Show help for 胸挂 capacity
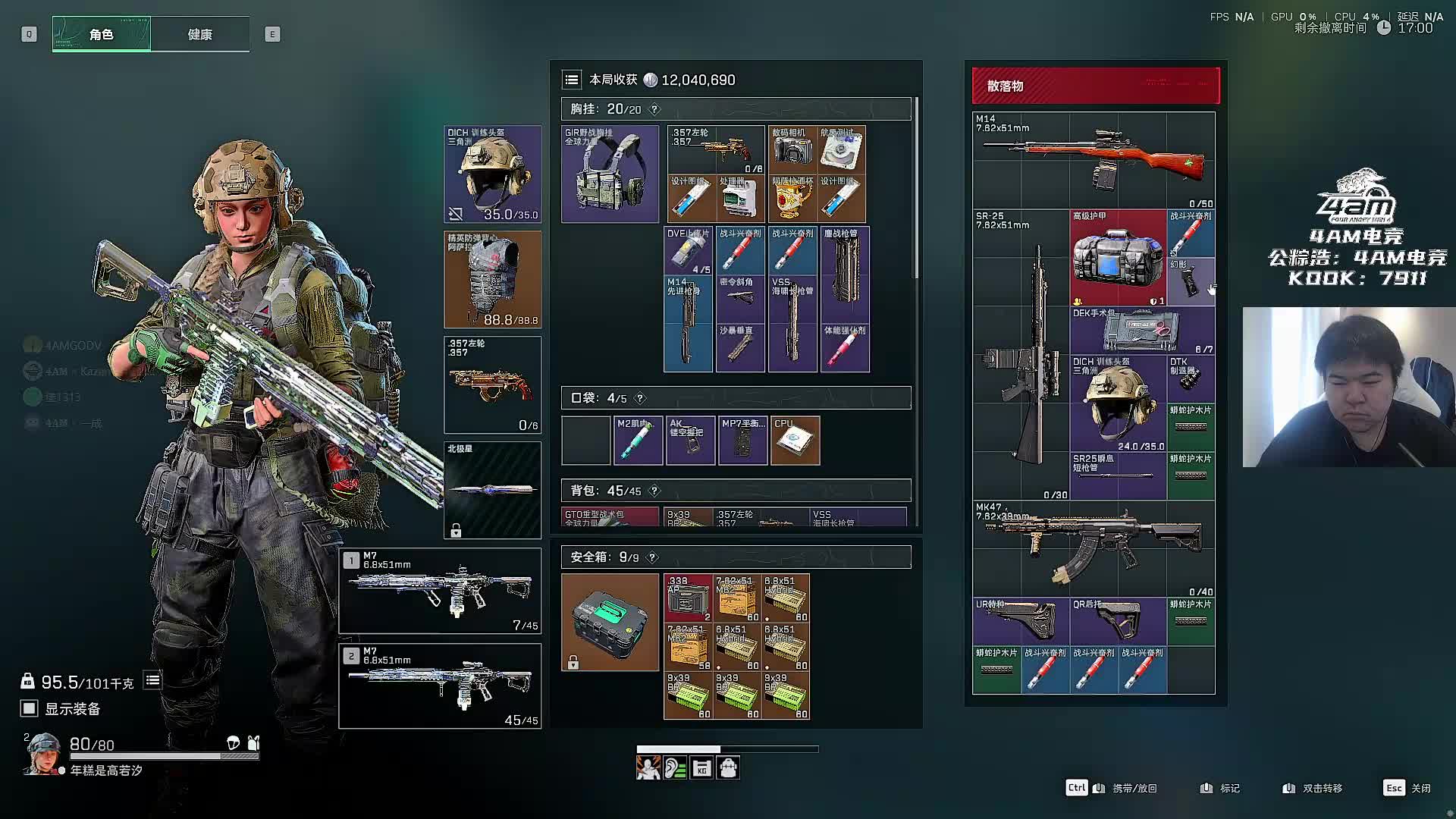 [x=654, y=109]
